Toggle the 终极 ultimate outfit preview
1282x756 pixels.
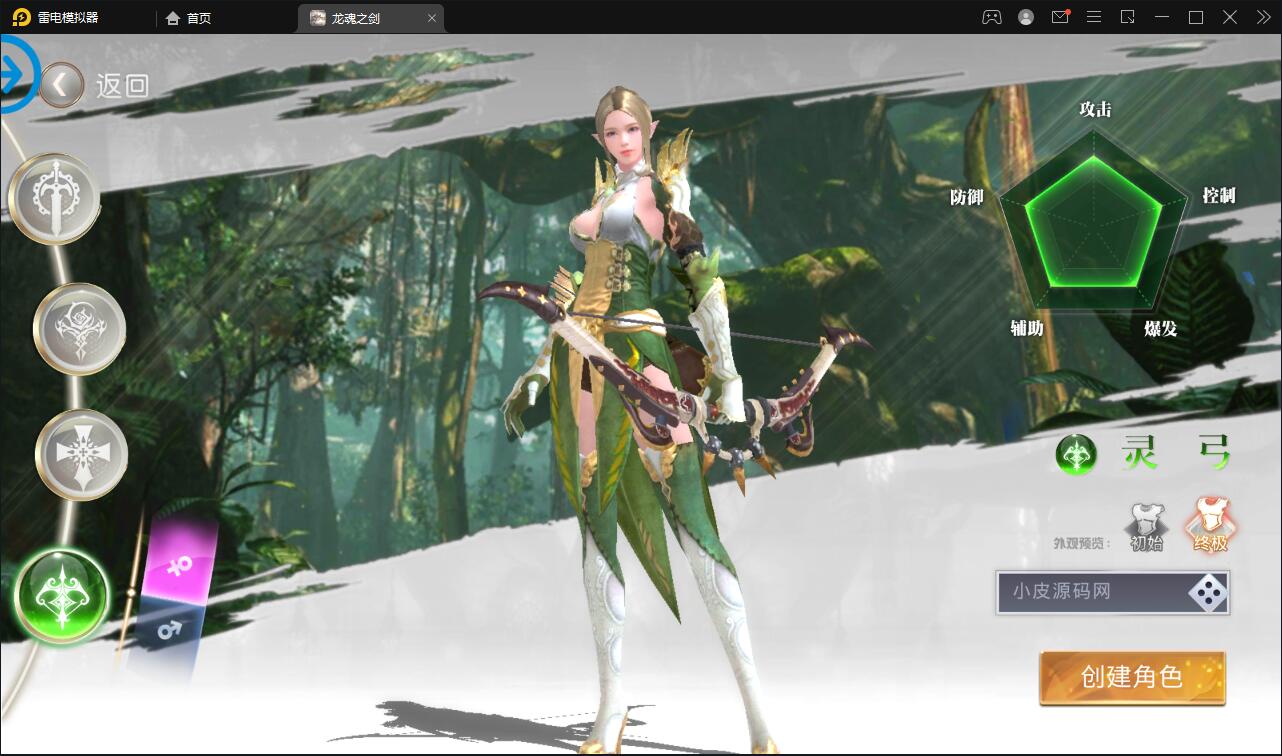tap(1211, 520)
